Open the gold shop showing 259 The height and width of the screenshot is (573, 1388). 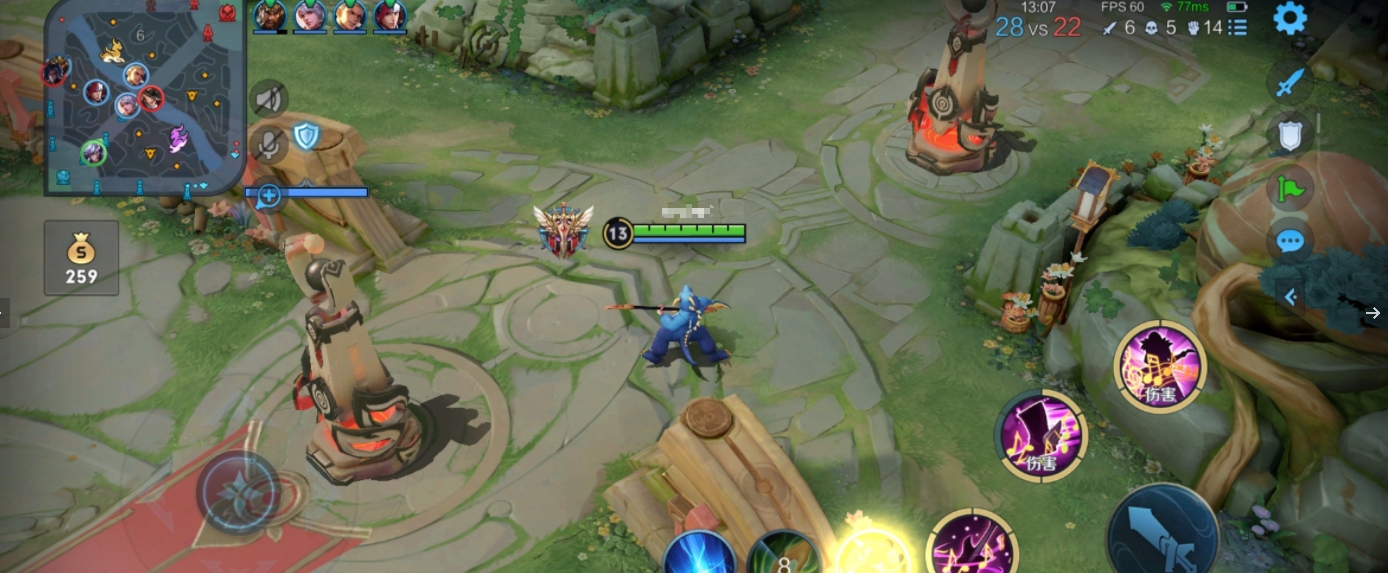click(81, 258)
